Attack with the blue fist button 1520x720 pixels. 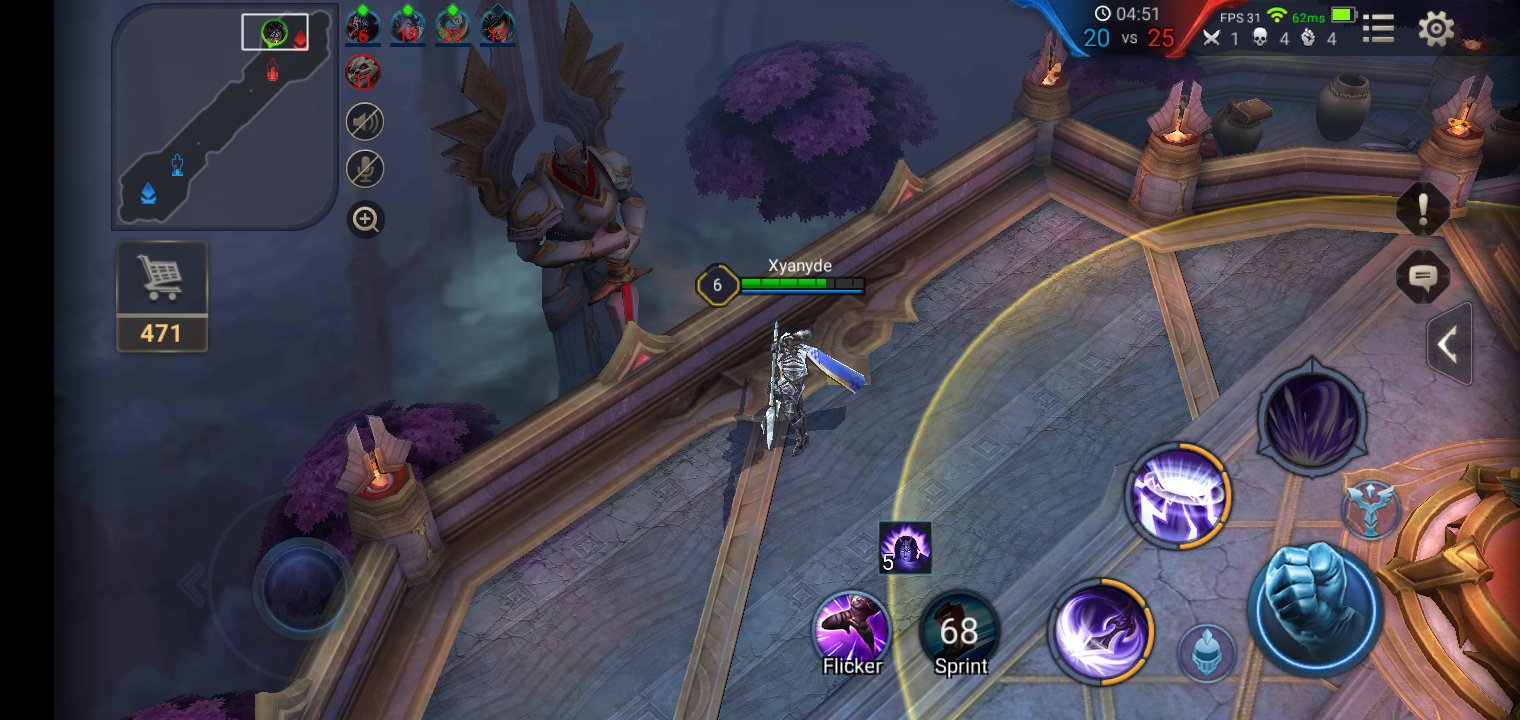1315,609
